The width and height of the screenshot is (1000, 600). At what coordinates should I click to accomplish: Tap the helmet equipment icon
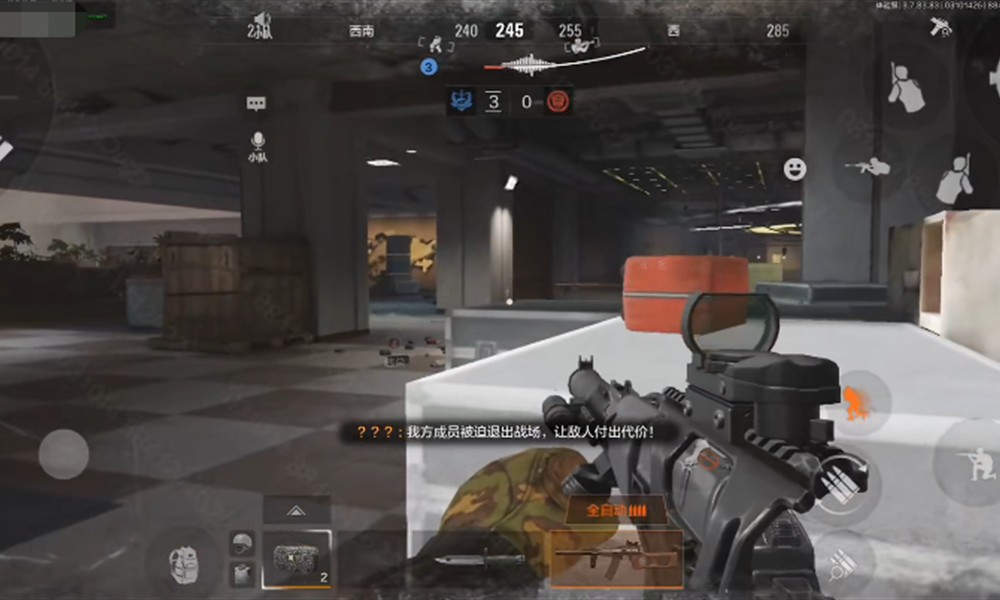241,543
